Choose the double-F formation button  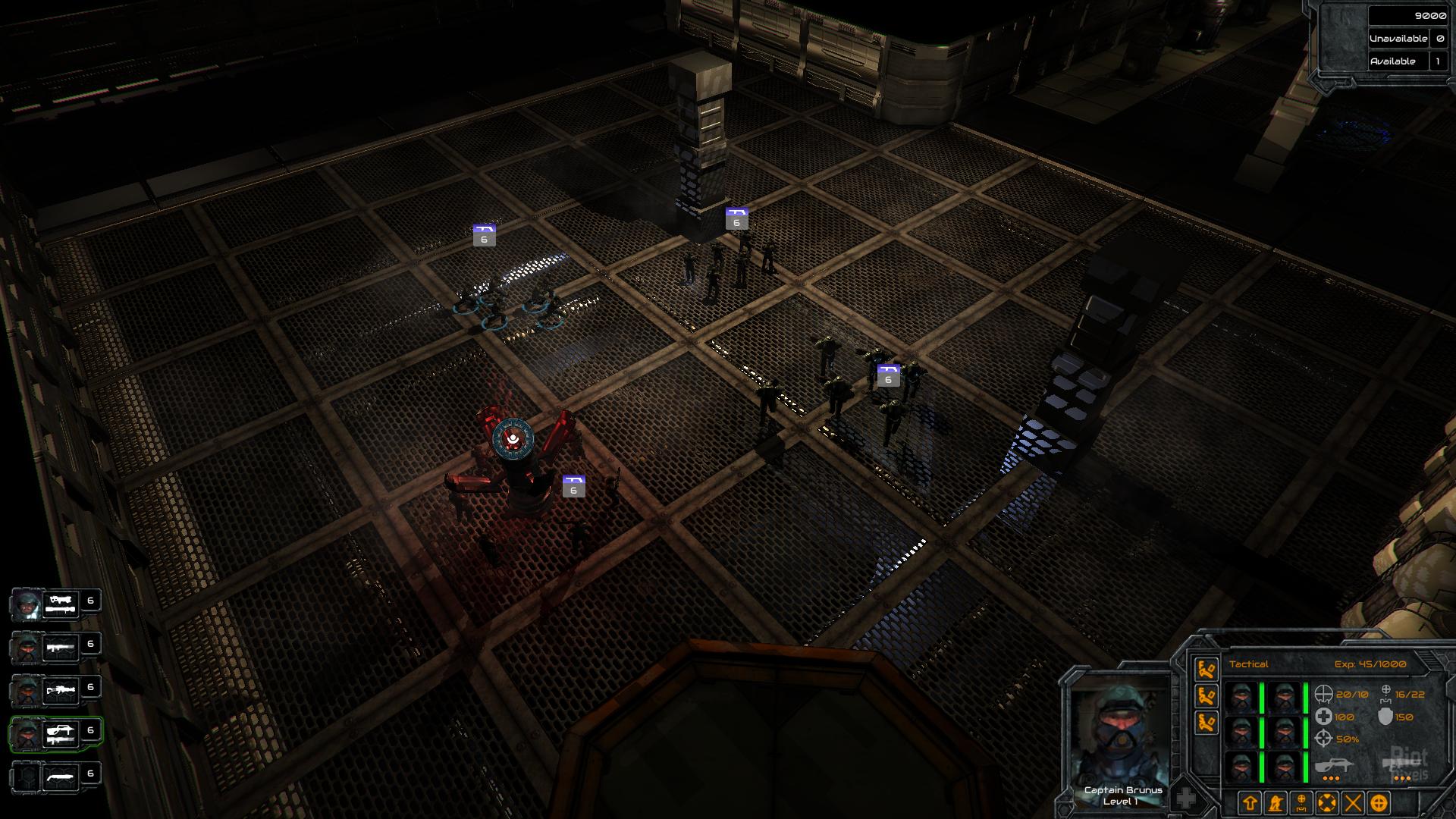point(1207,695)
